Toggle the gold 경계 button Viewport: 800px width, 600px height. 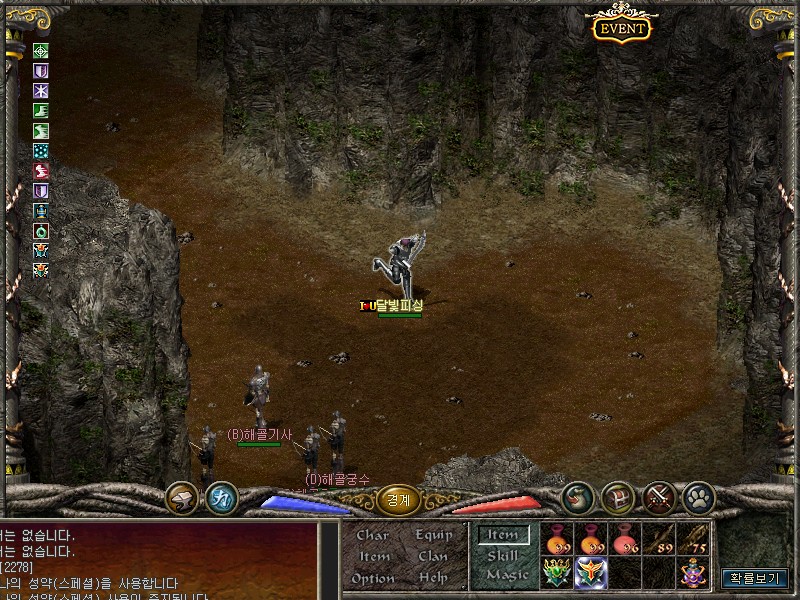[x=398, y=500]
